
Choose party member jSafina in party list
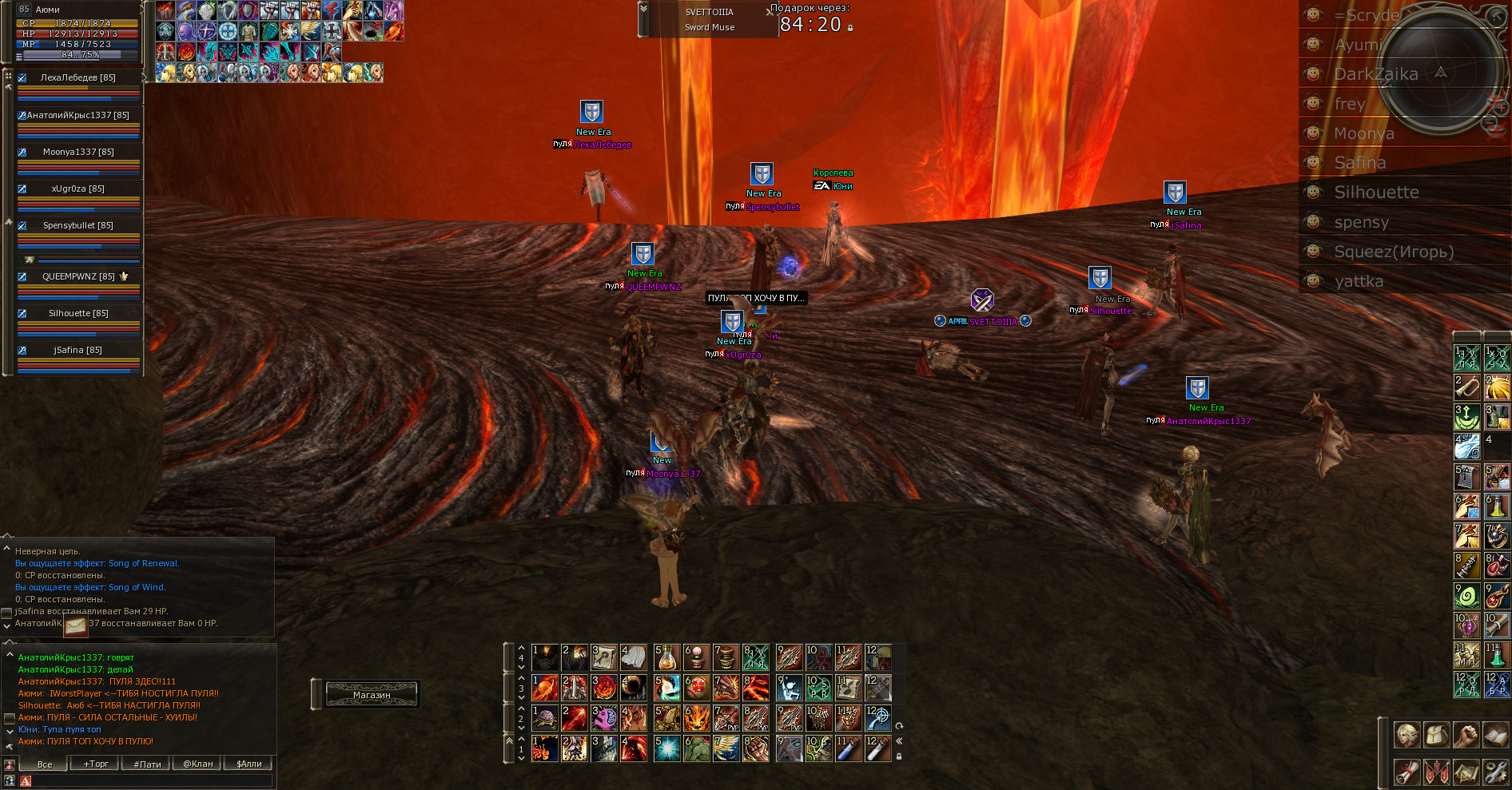pos(78,350)
